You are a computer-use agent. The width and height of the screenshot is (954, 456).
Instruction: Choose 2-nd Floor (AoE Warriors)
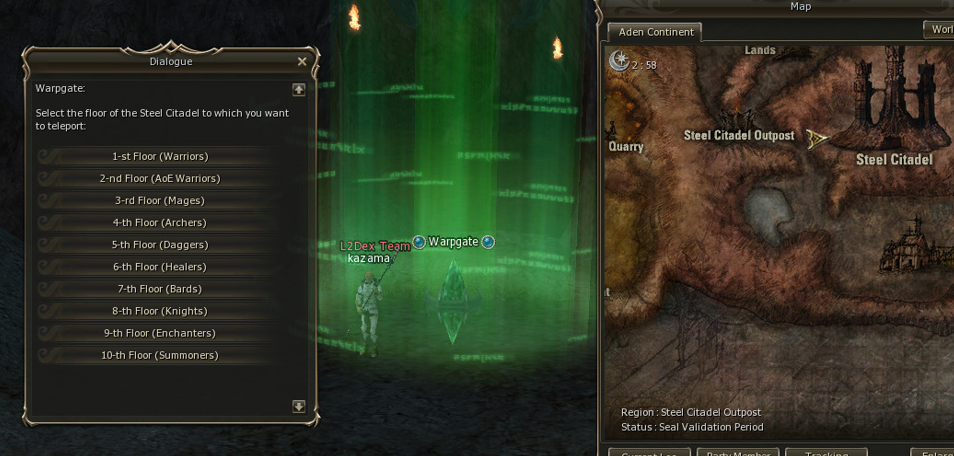[160, 179]
